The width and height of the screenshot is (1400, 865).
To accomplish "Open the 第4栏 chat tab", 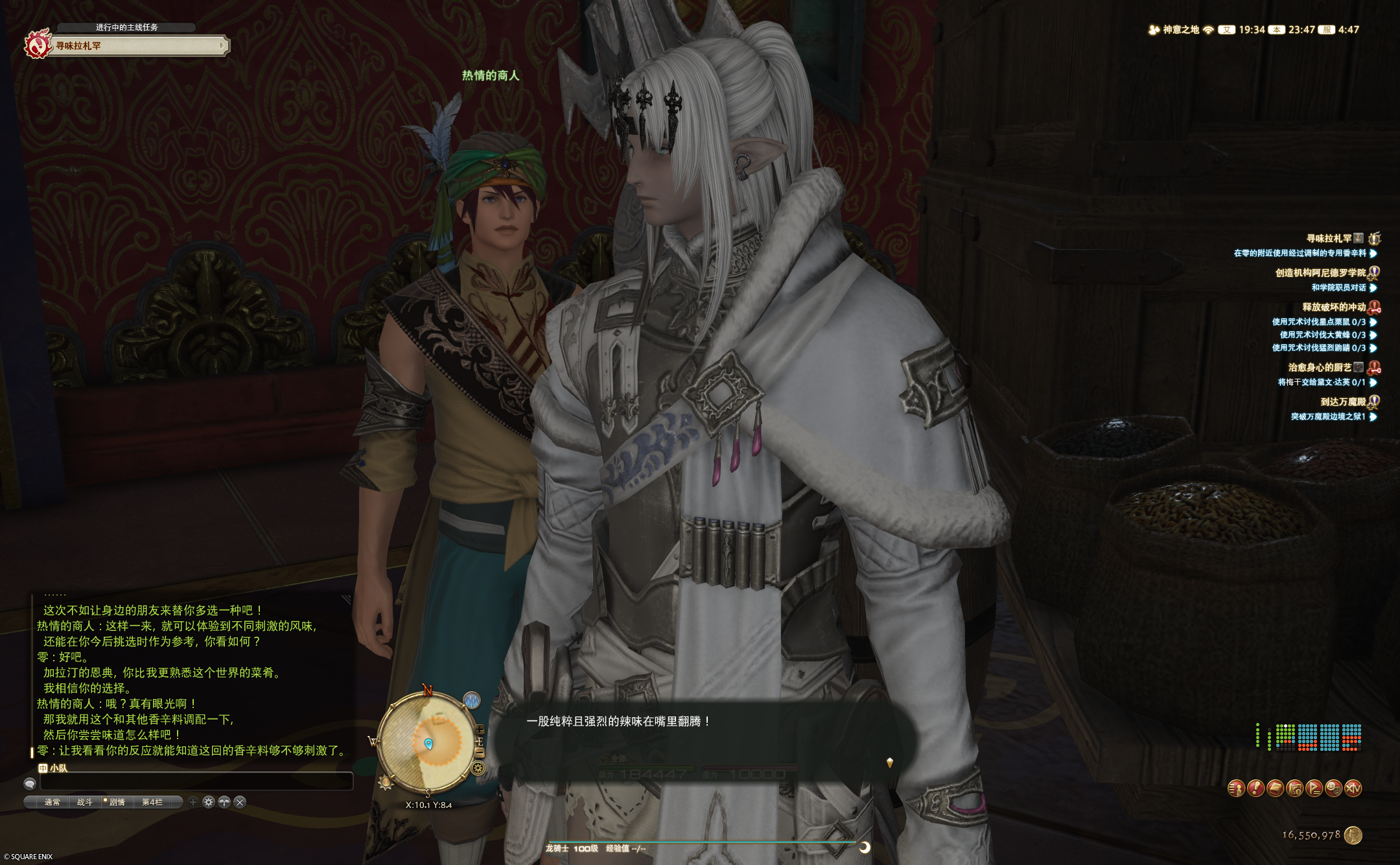I will 152,802.
